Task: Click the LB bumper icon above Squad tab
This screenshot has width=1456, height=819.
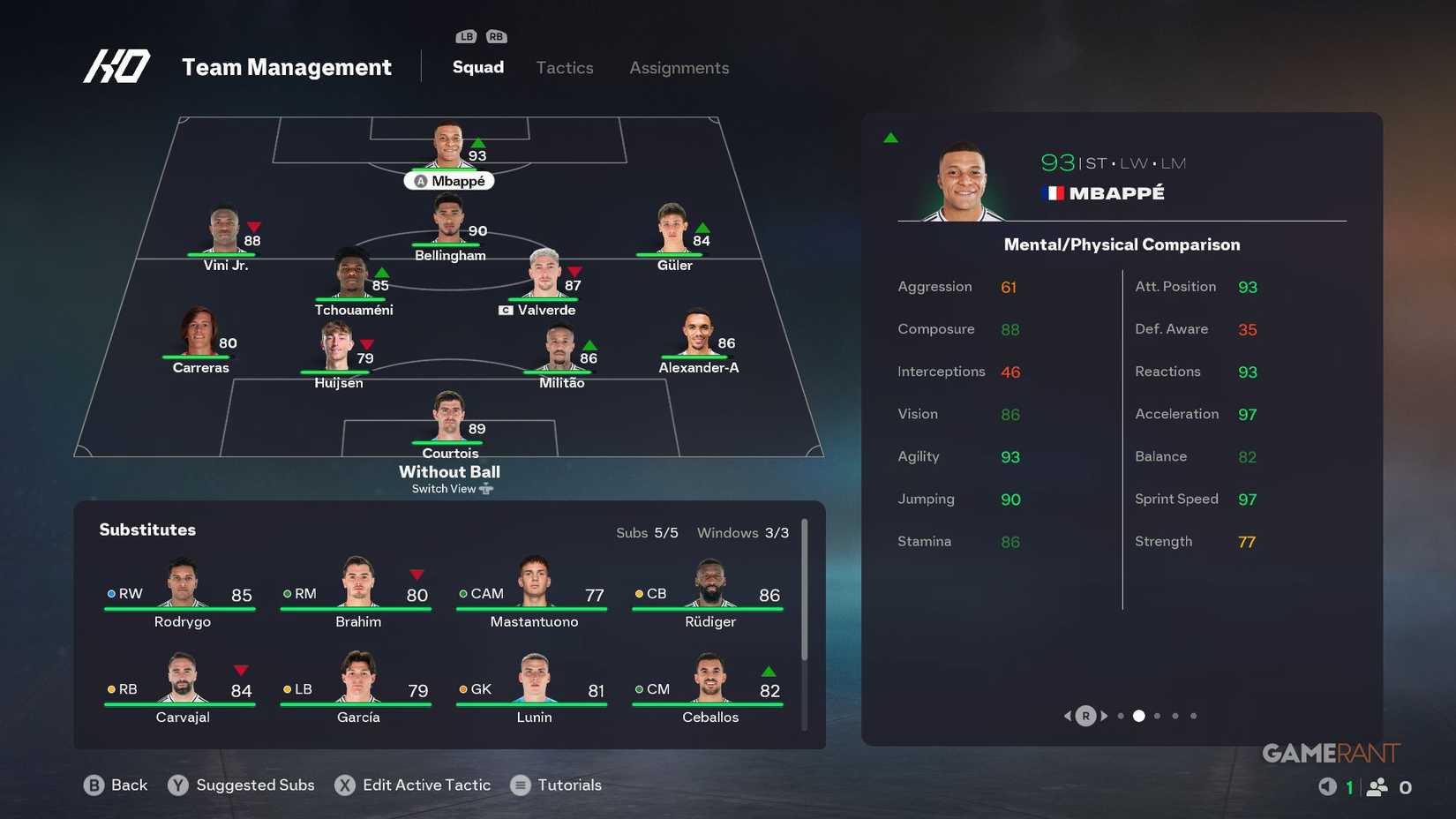Action: click(x=465, y=36)
